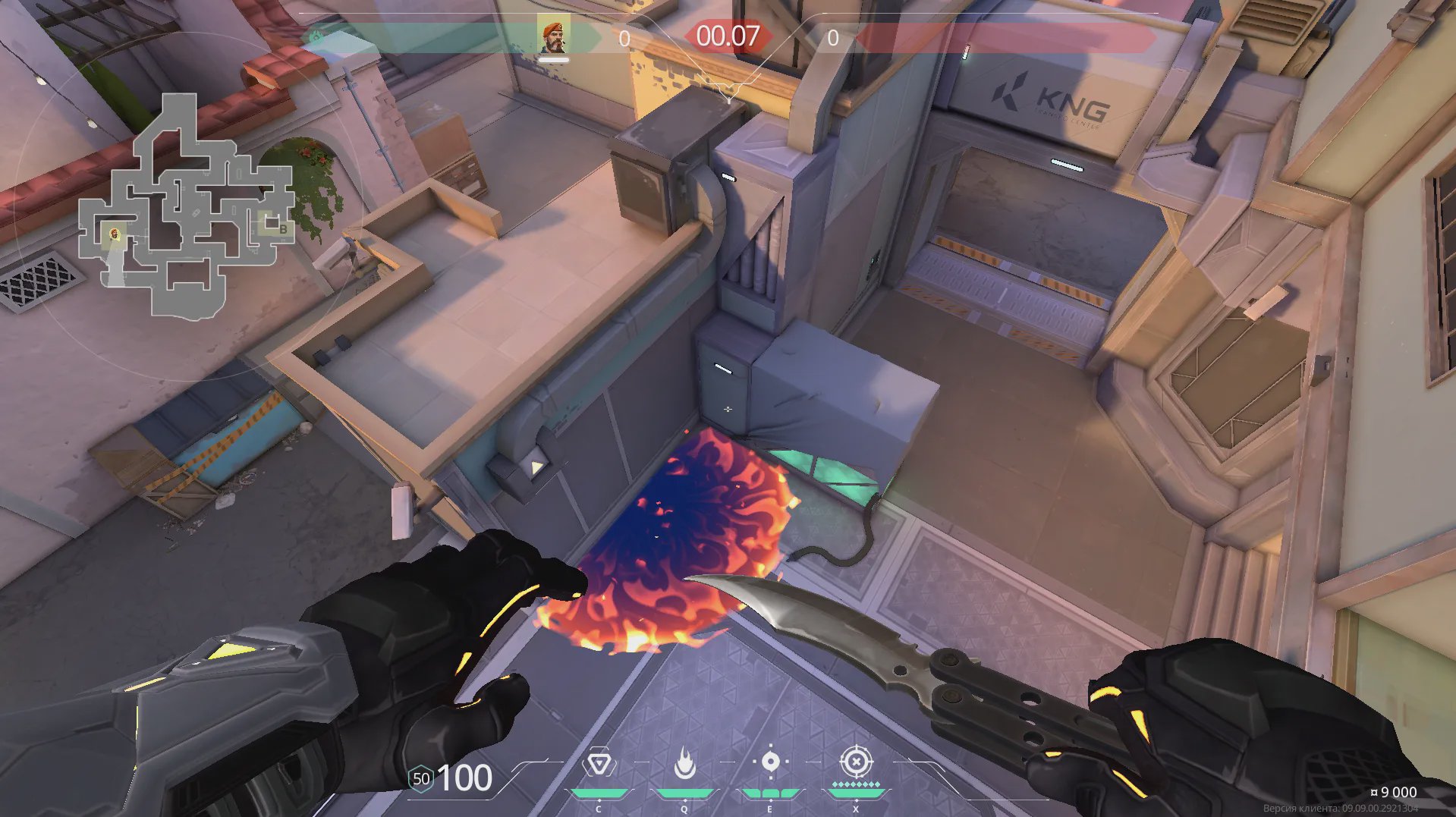Choose the Sky Smoke ability icon

coord(770,762)
